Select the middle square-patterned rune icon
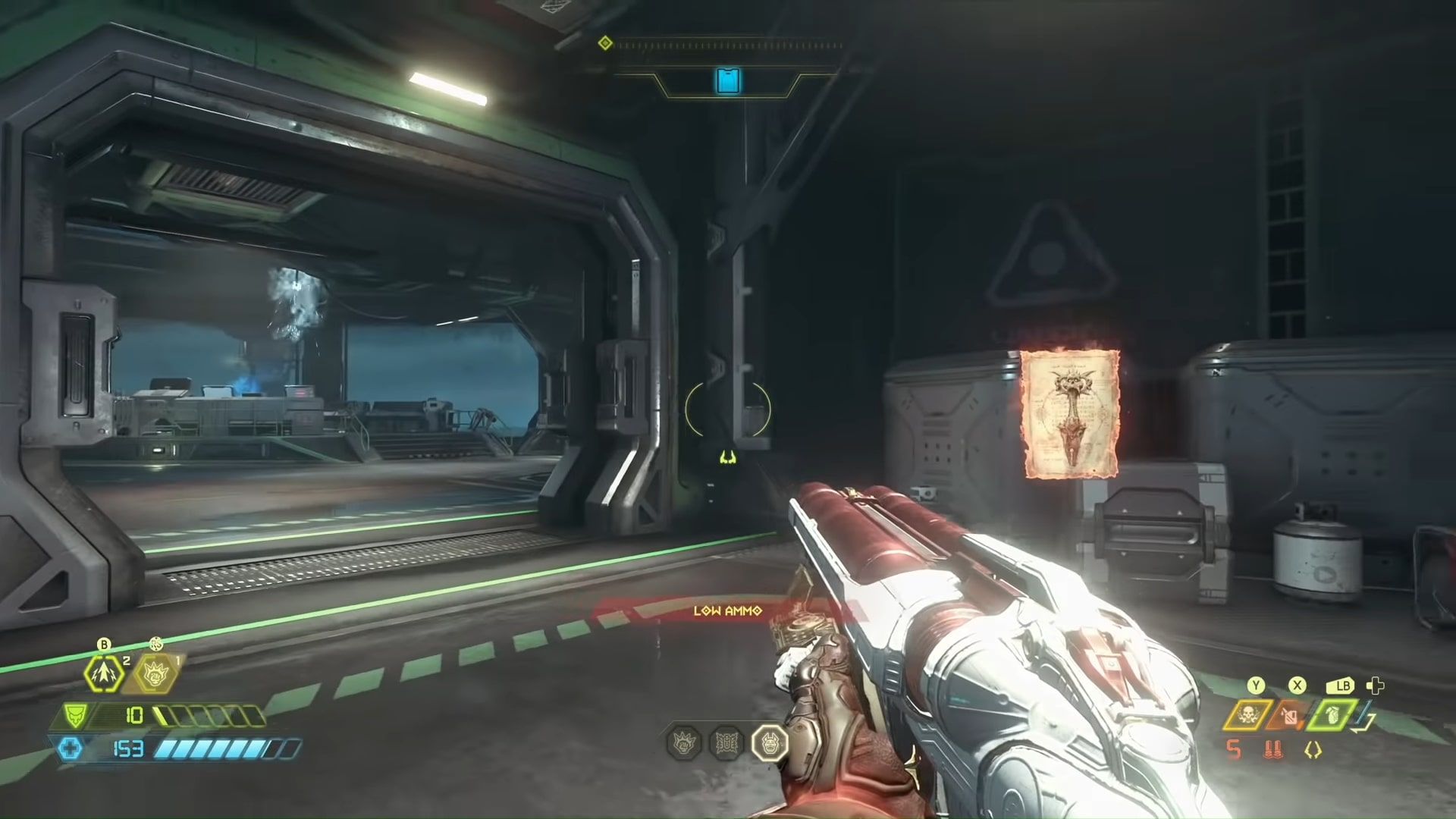Screen dimensions: 1456x819 coord(727,742)
